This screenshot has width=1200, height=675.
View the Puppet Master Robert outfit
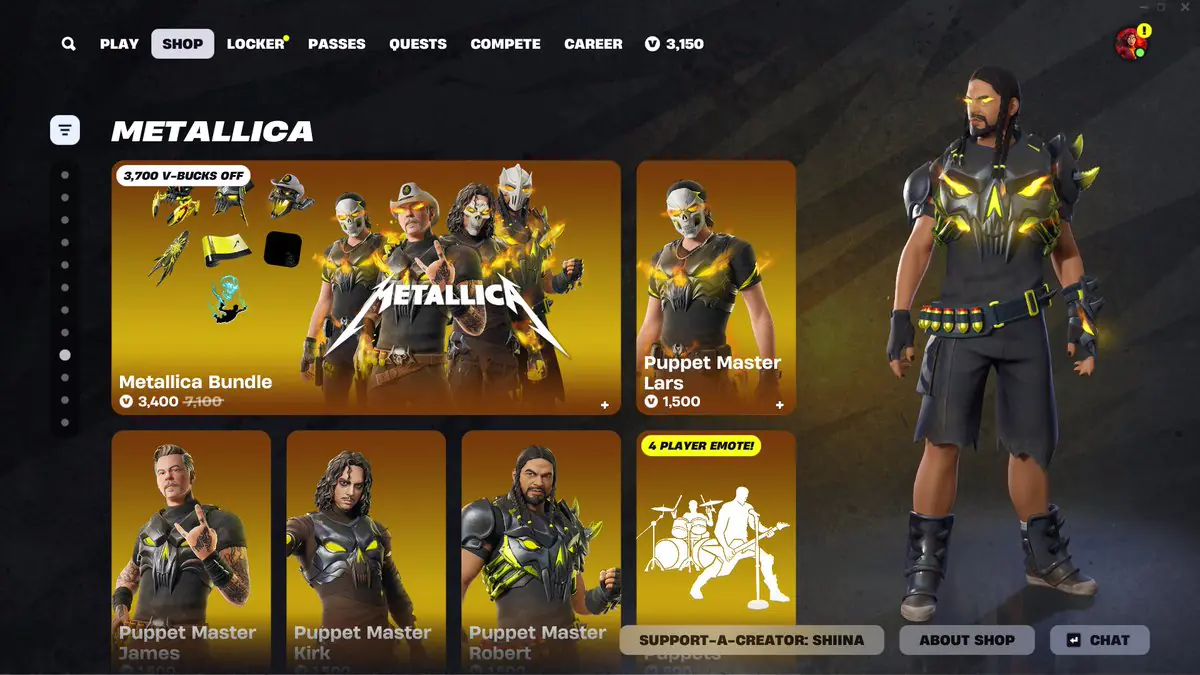click(541, 540)
